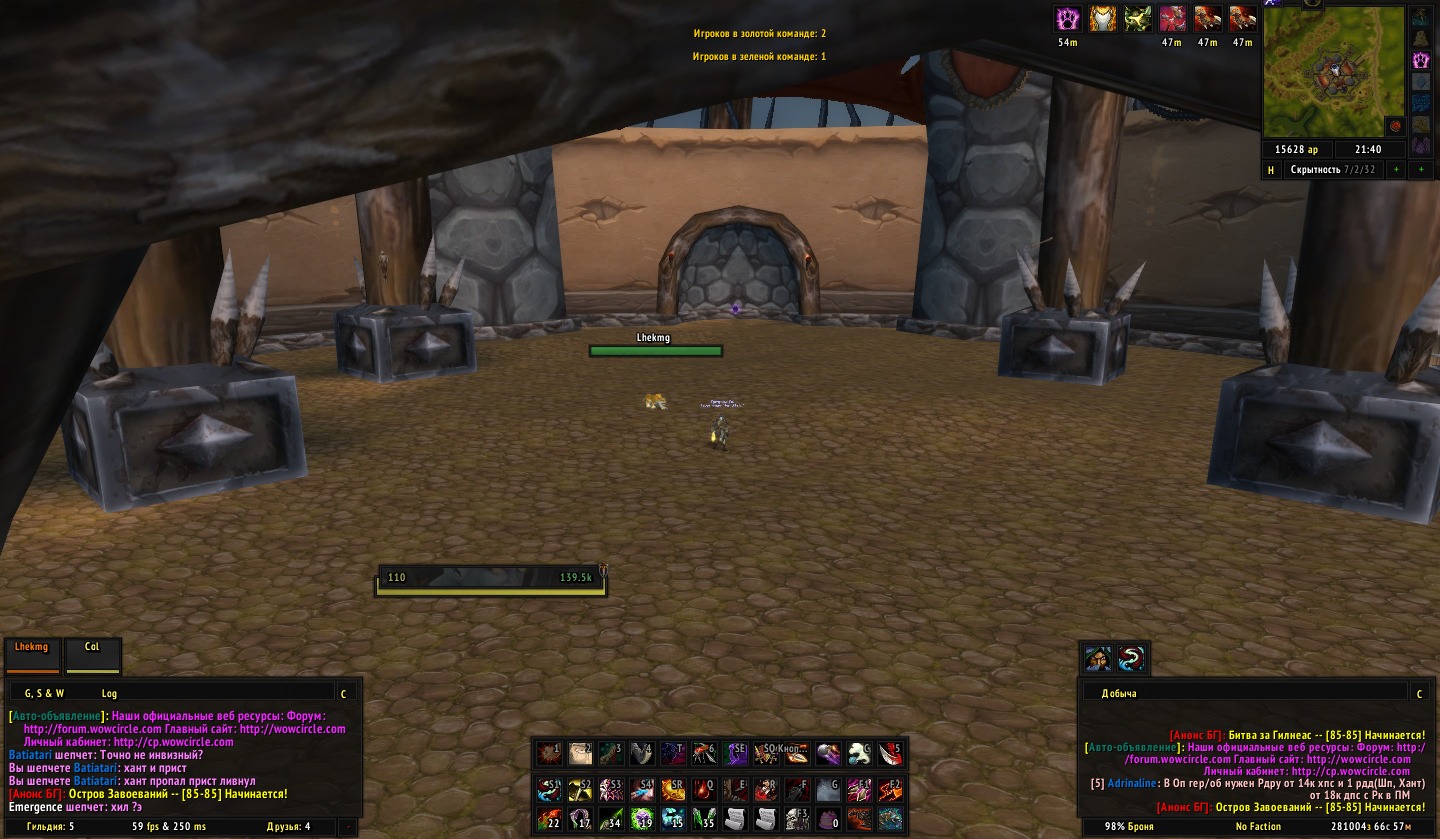This screenshot has height=839, width=1440.
Task: Use the face portrait ability on key 2
Action: coord(580,754)
